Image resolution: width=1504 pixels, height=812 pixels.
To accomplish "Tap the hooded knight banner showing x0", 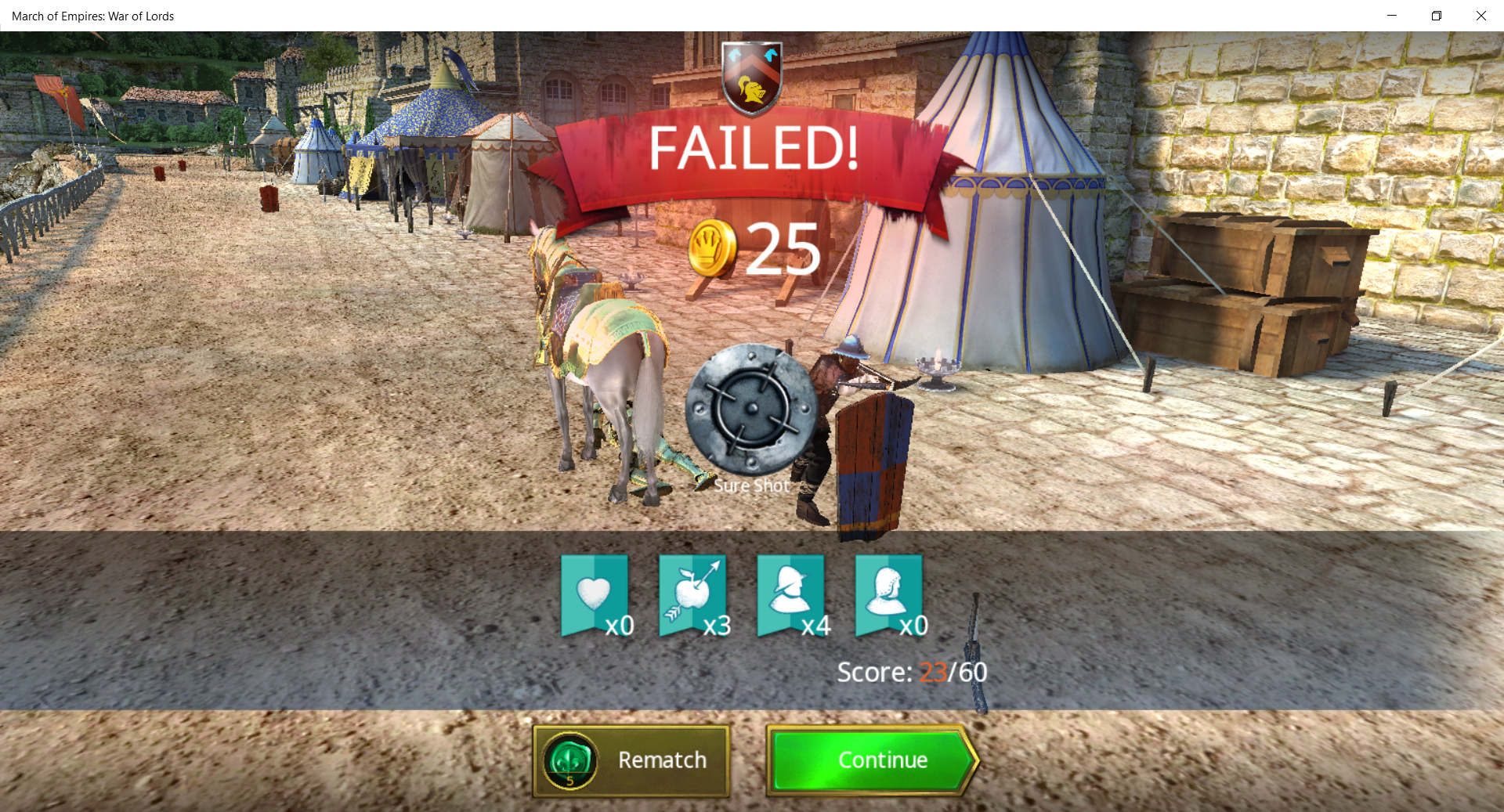I will coord(888,595).
